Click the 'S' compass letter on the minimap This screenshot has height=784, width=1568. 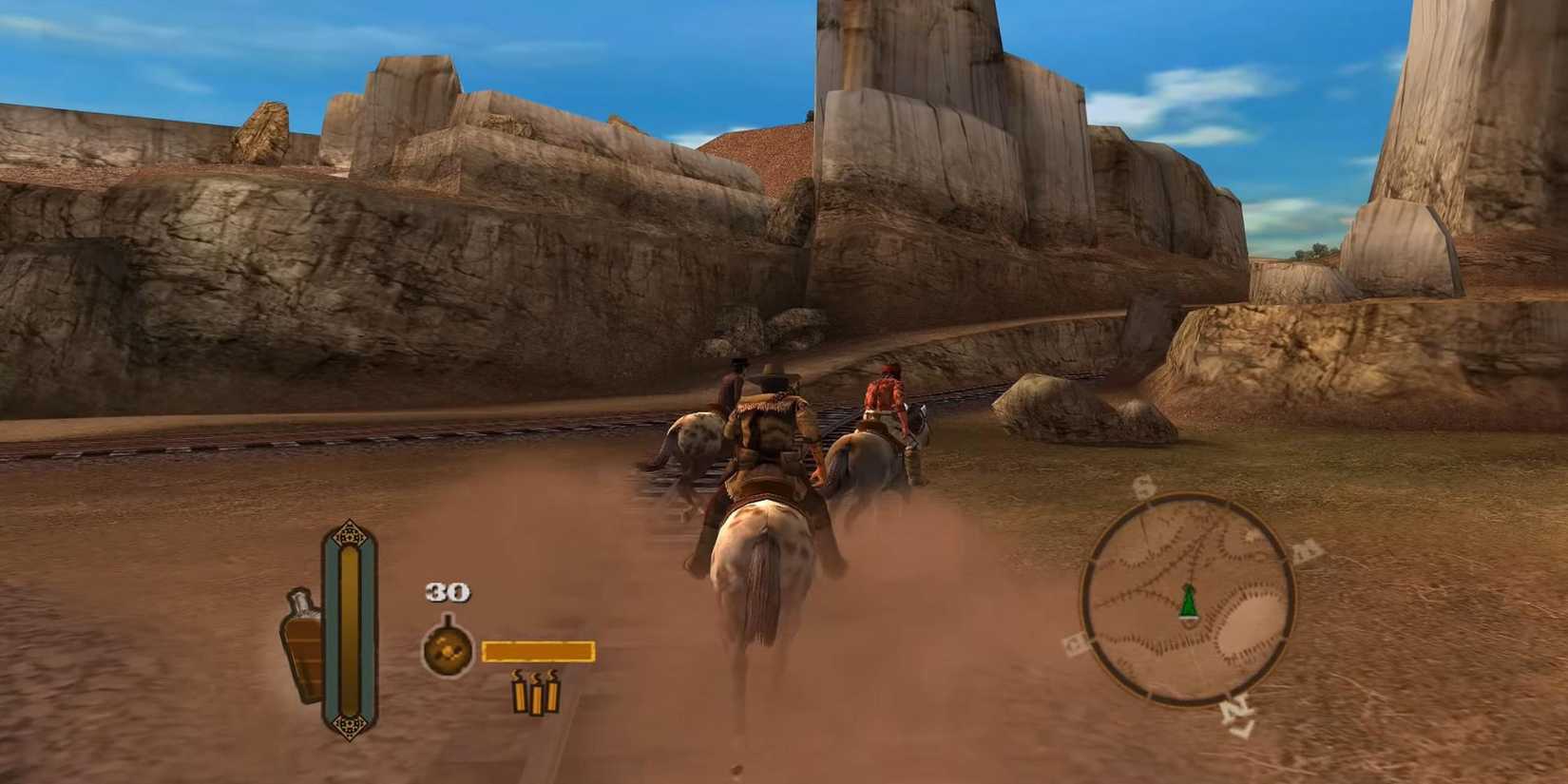click(1143, 485)
